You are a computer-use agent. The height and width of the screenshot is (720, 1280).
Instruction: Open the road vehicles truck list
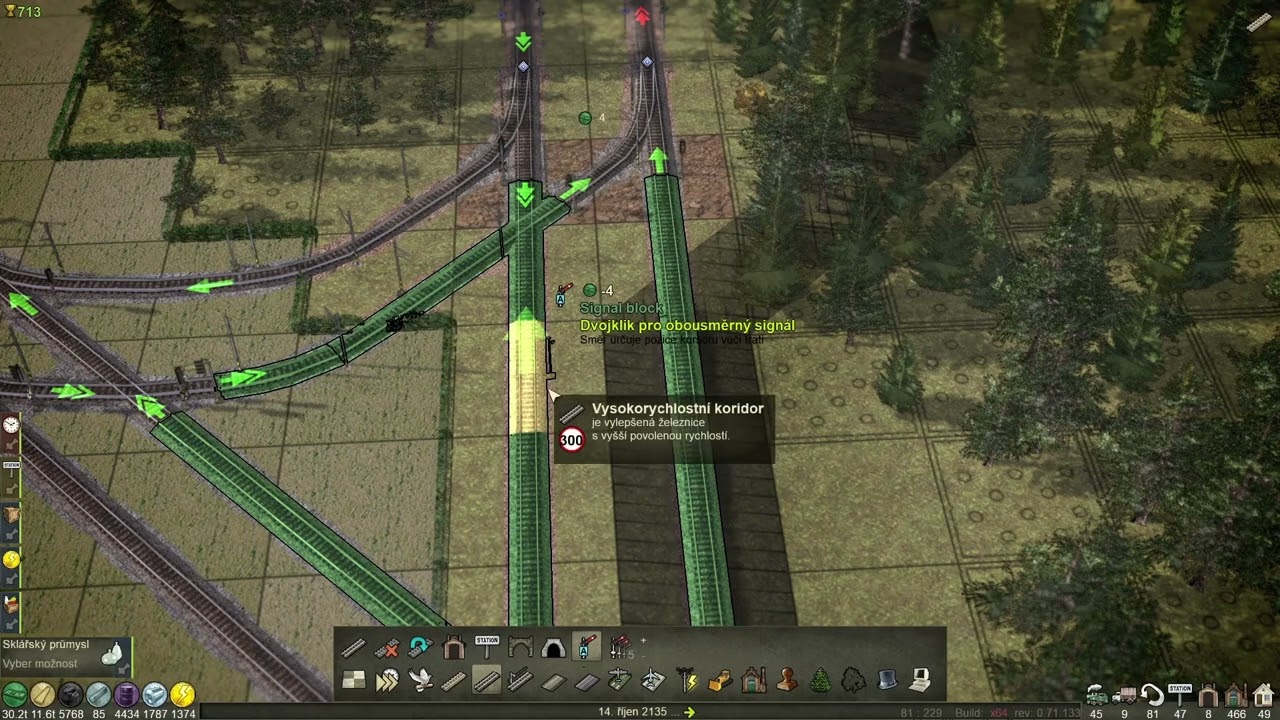point(1125,695)
